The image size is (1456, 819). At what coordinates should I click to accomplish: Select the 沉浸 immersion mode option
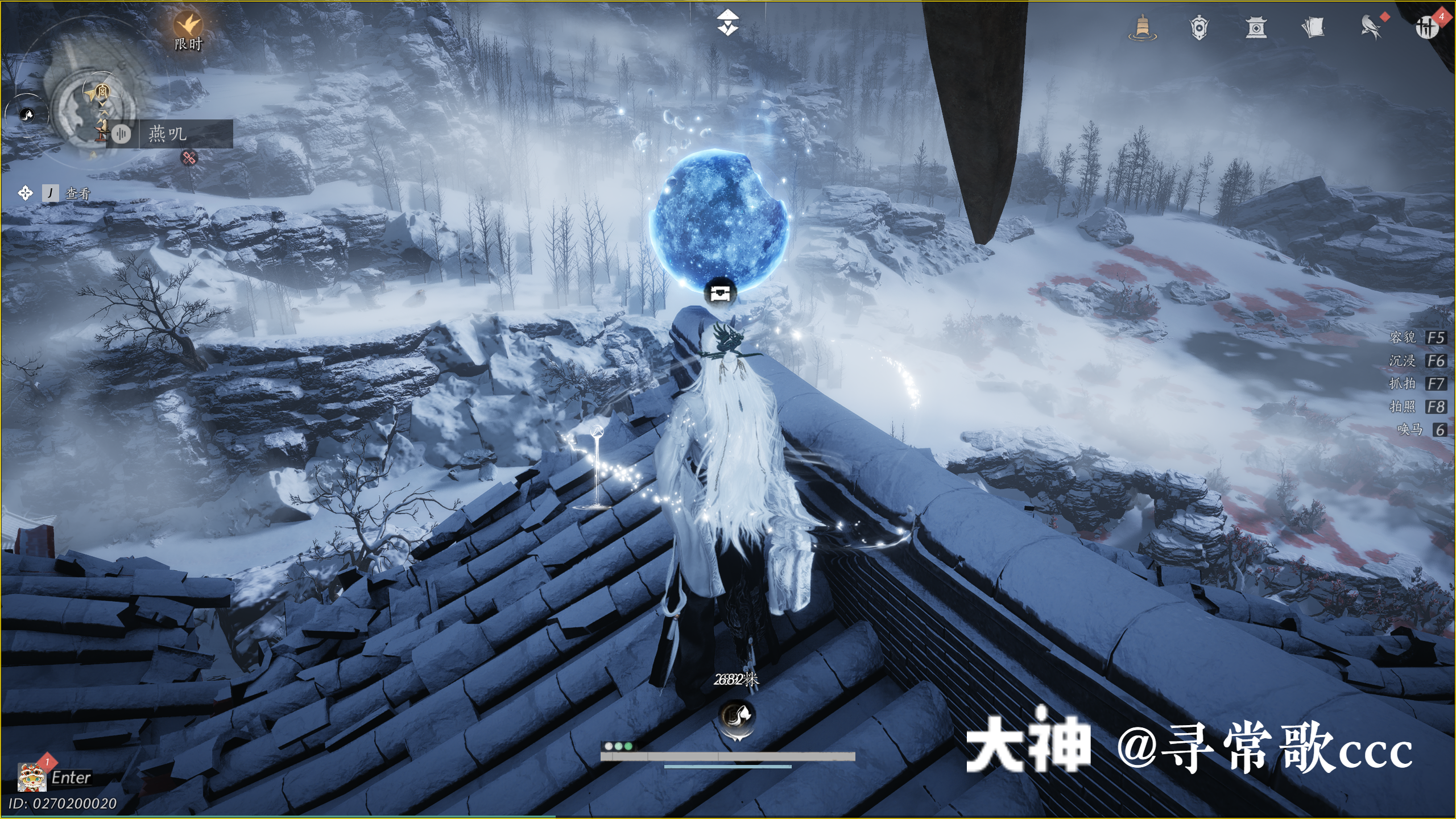coord(1417,361)
